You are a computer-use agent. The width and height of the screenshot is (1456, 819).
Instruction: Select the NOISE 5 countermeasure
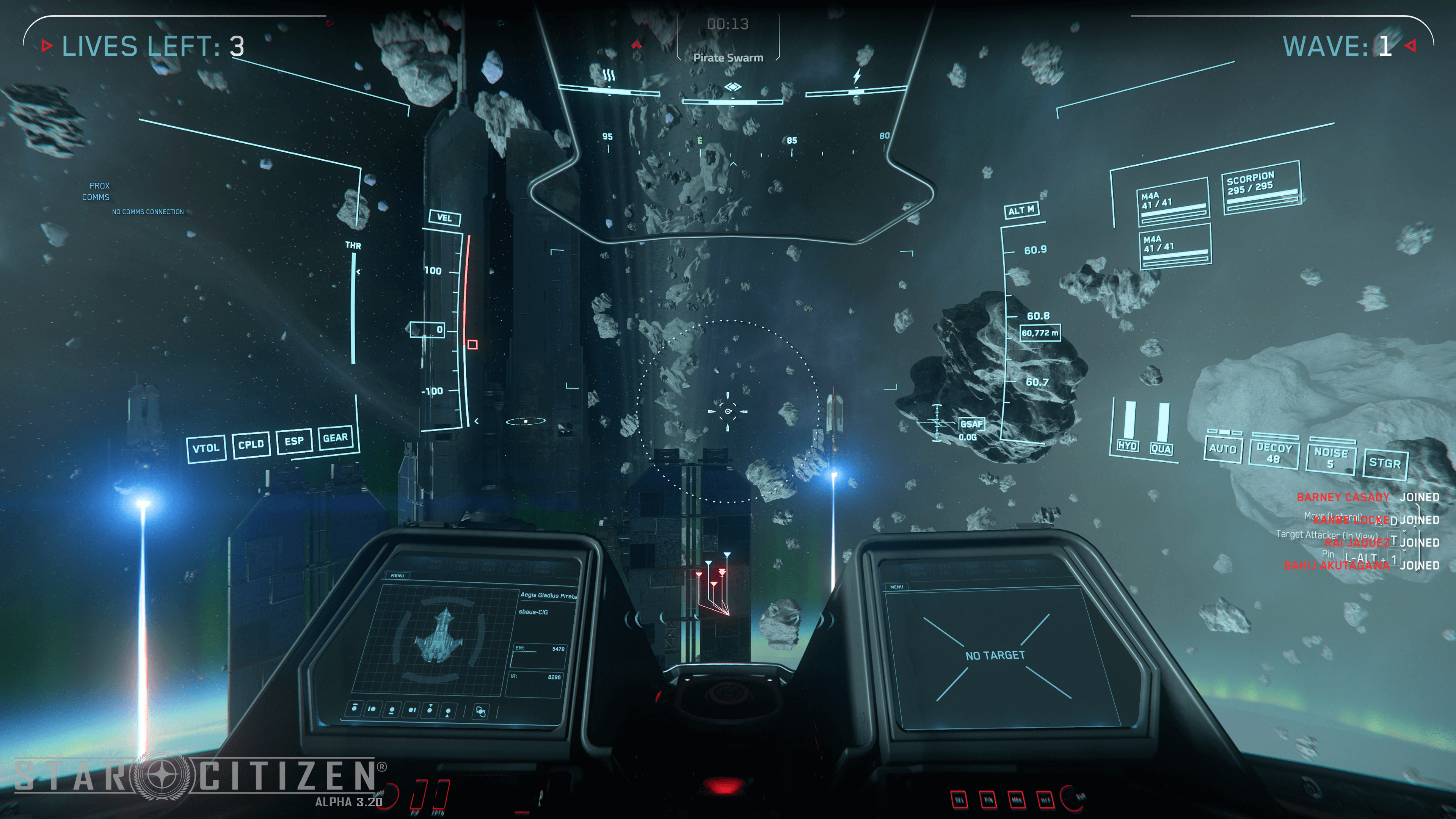point(1330,458)
